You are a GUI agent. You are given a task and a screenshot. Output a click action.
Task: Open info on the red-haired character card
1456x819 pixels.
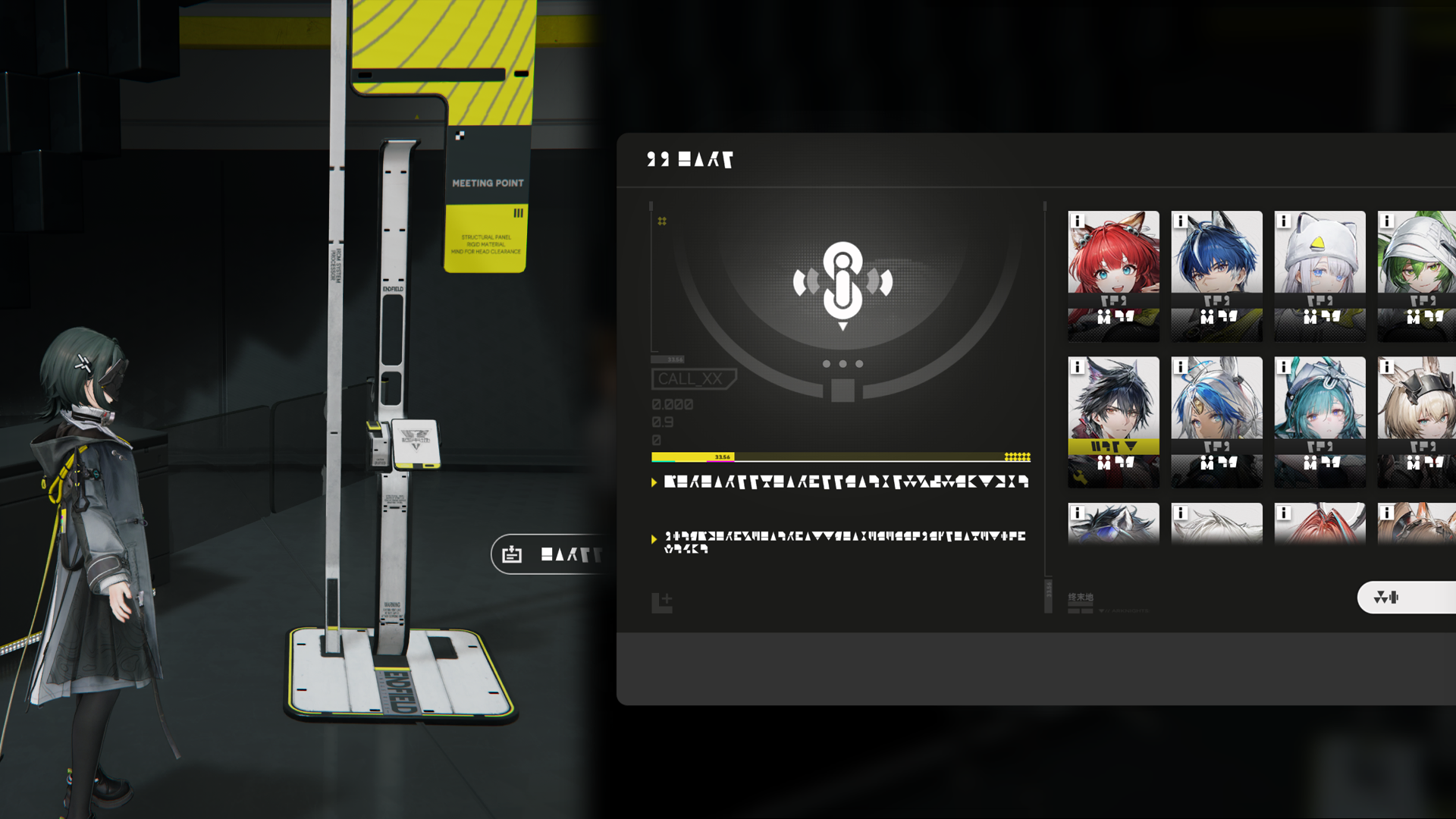pyautogui.click(x=1078, y=221)
